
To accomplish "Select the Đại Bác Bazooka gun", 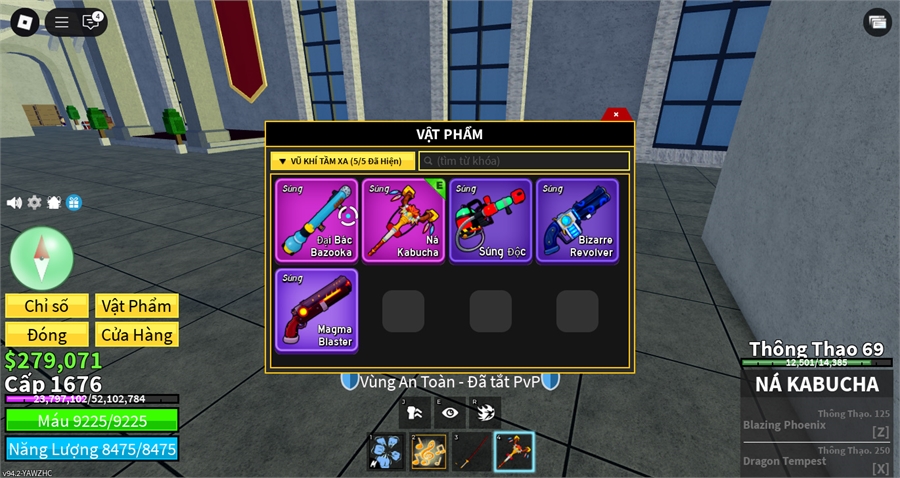I will click(316, 220).
